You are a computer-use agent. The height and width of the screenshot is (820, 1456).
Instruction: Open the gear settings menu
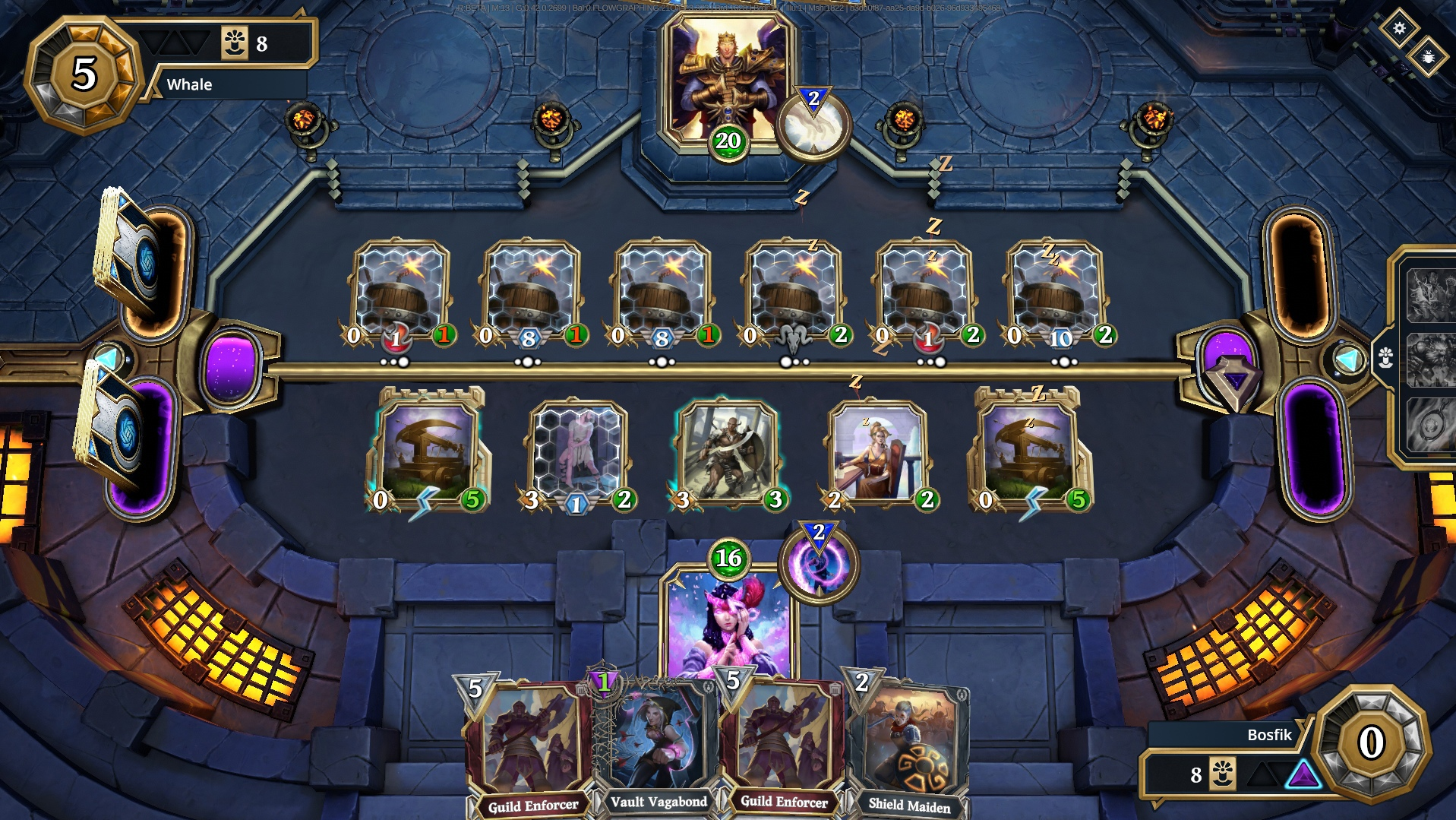tap(1399, 29)
